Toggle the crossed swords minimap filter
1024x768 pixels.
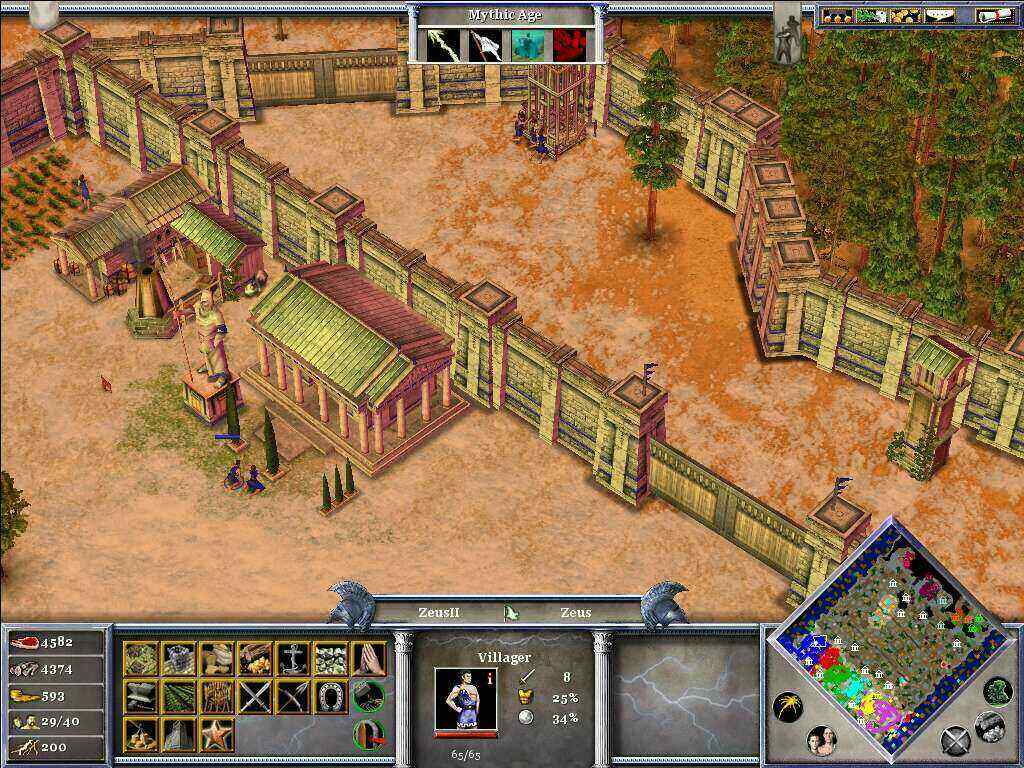[x=957, y=741]
